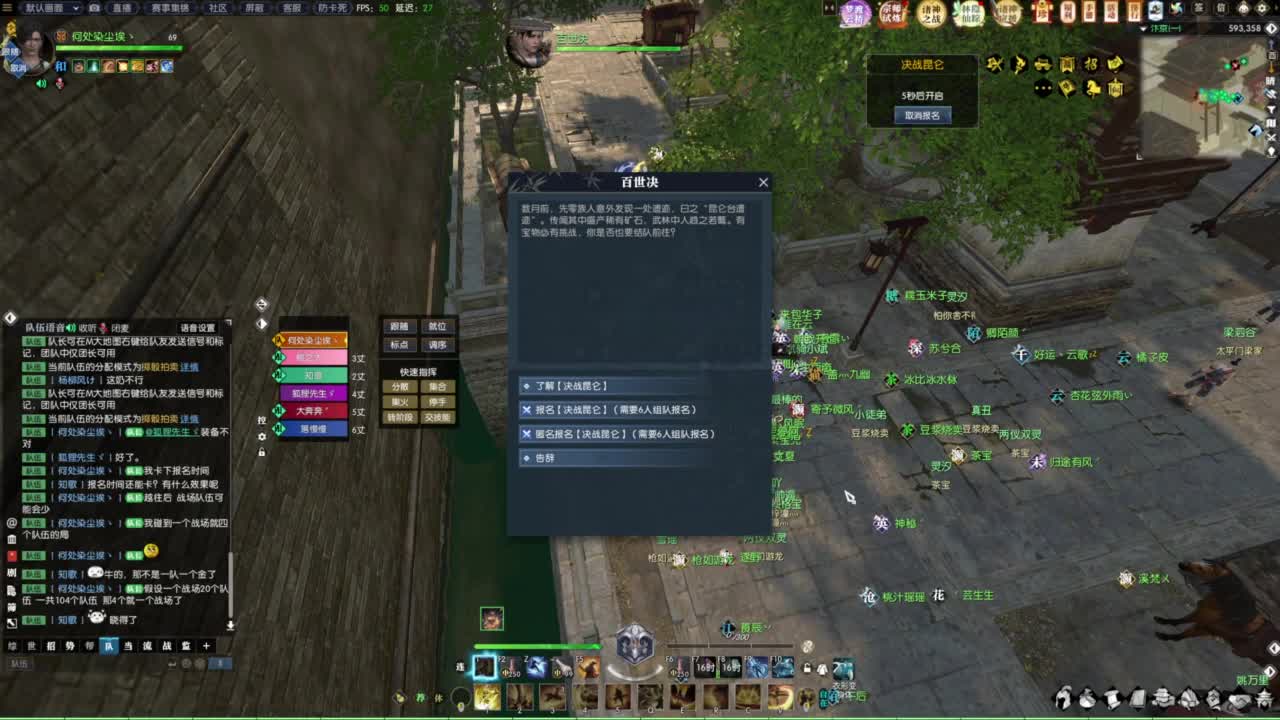
Task: Switch to the 世 chat channel tab
Action: (31, 646)
